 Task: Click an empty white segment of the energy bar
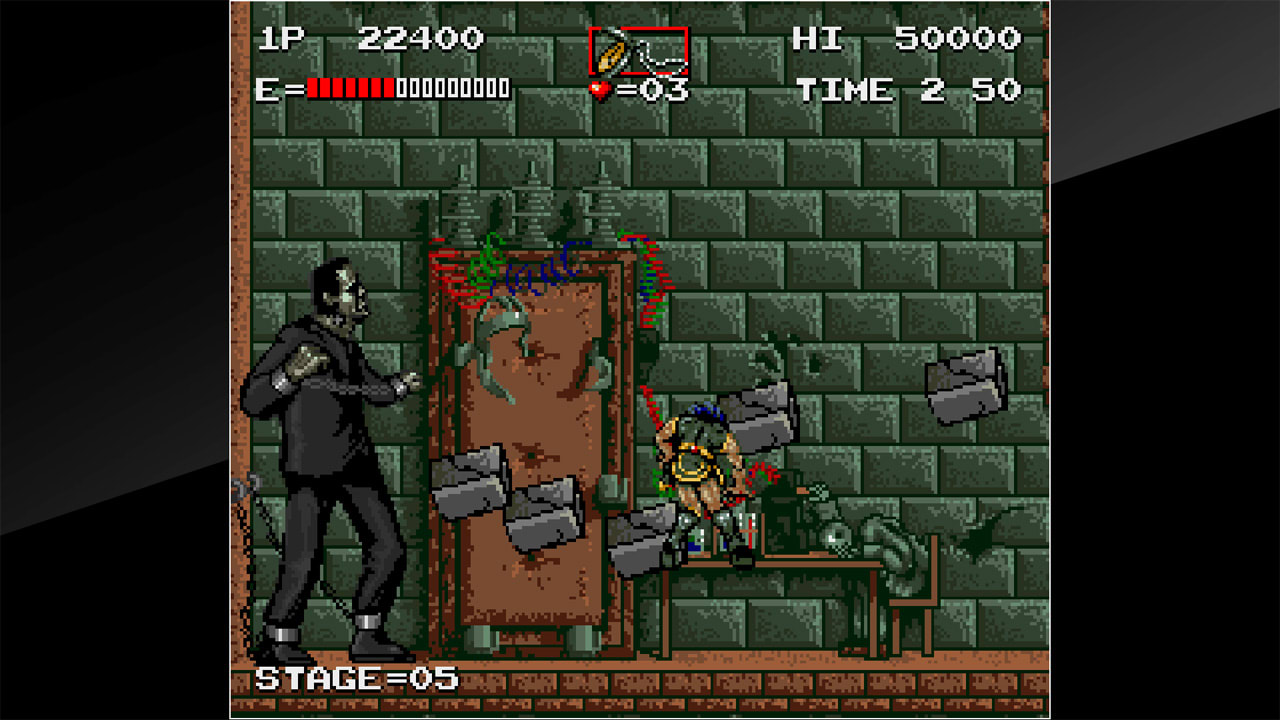[450, 89]
